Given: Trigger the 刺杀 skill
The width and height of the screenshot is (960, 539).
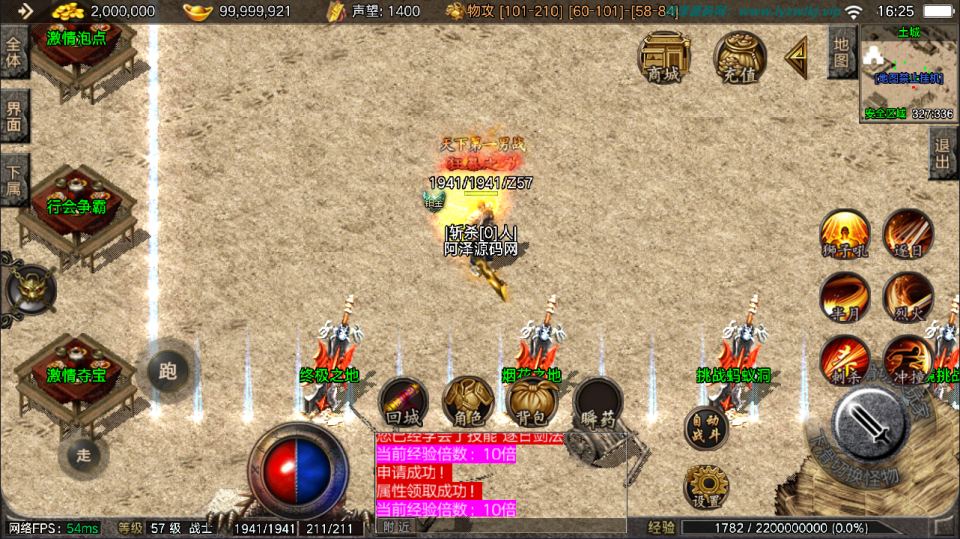Looking at the screenshot, I should pyautogui.click(x=845, y=361).
